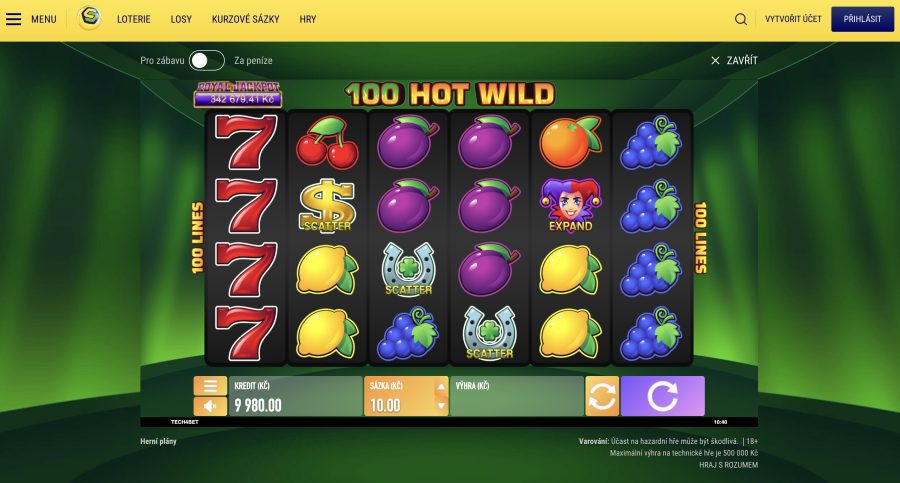Image resolution: width=900 pixels, height=483 pixels.
Task: Decrease the bet with the down arrow
Action: 441,406
